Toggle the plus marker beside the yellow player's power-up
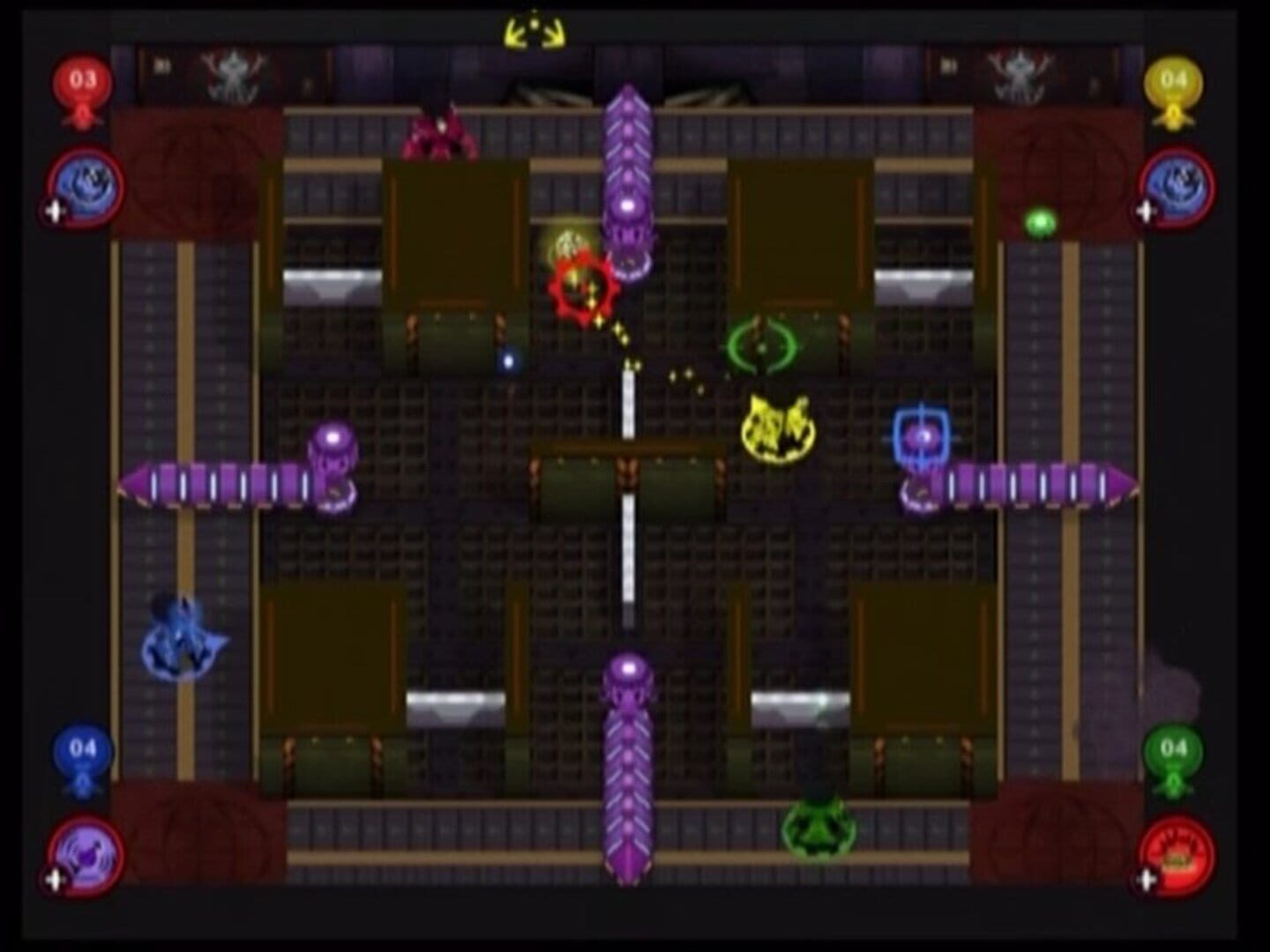This screenshot has width=1270, height=952. (x=1147, y=210)
